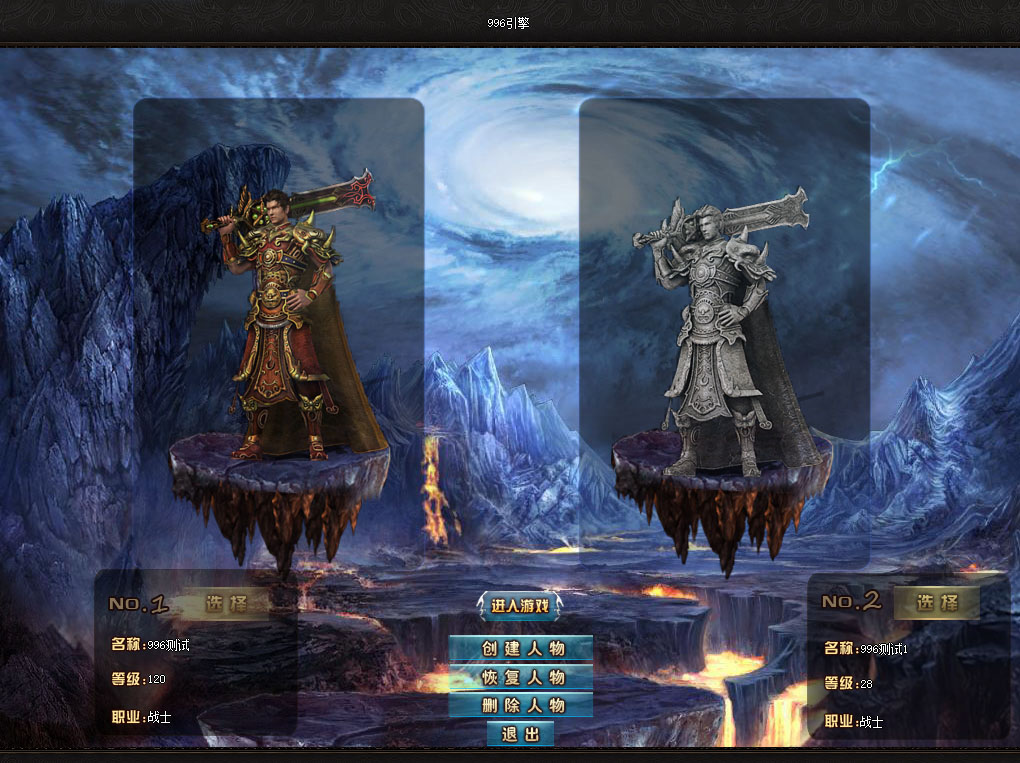
Task: Choose 创建人物 to create a character
Action: click(520, 648)
